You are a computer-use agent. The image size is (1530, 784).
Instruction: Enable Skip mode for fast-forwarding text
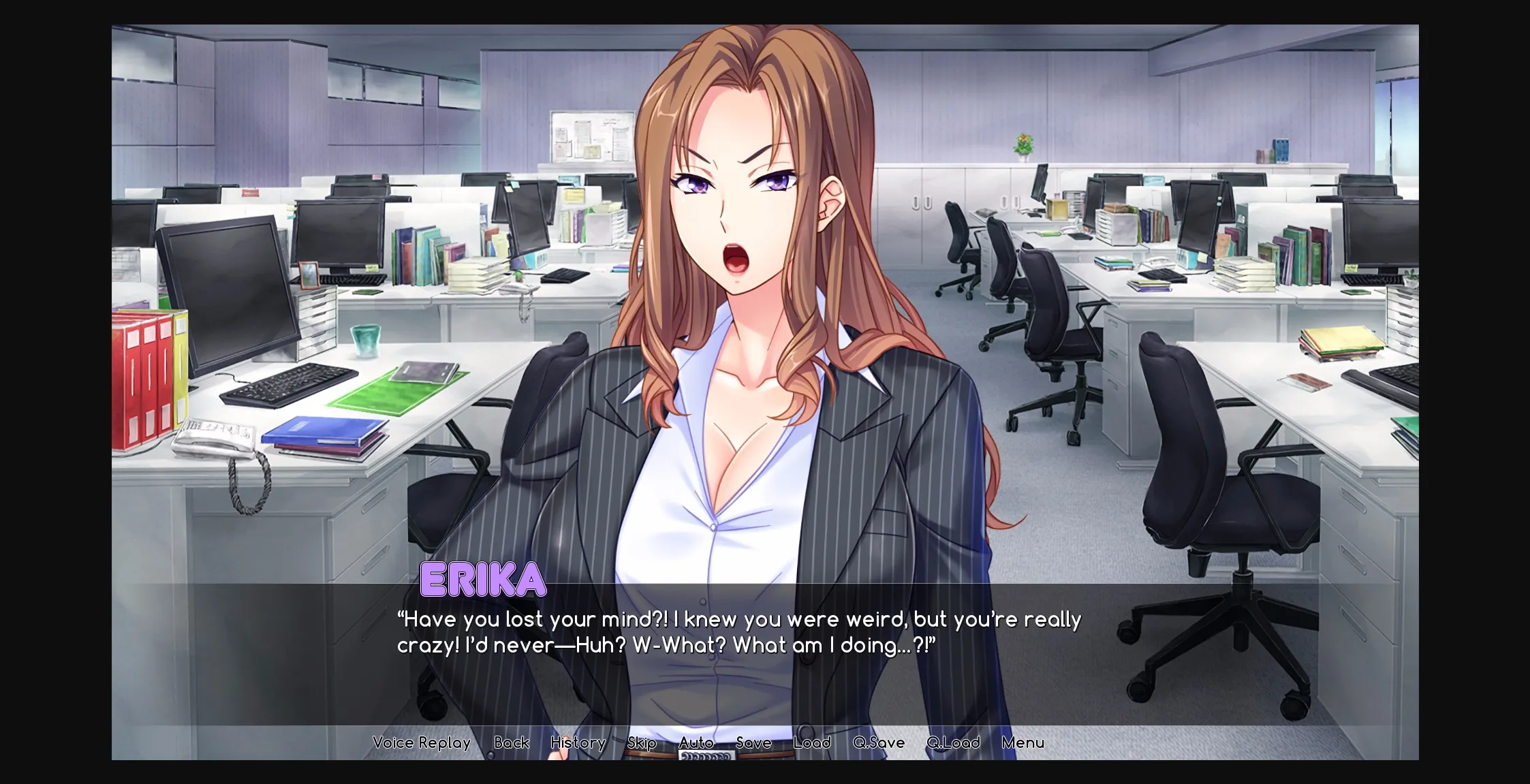[641, 742]
